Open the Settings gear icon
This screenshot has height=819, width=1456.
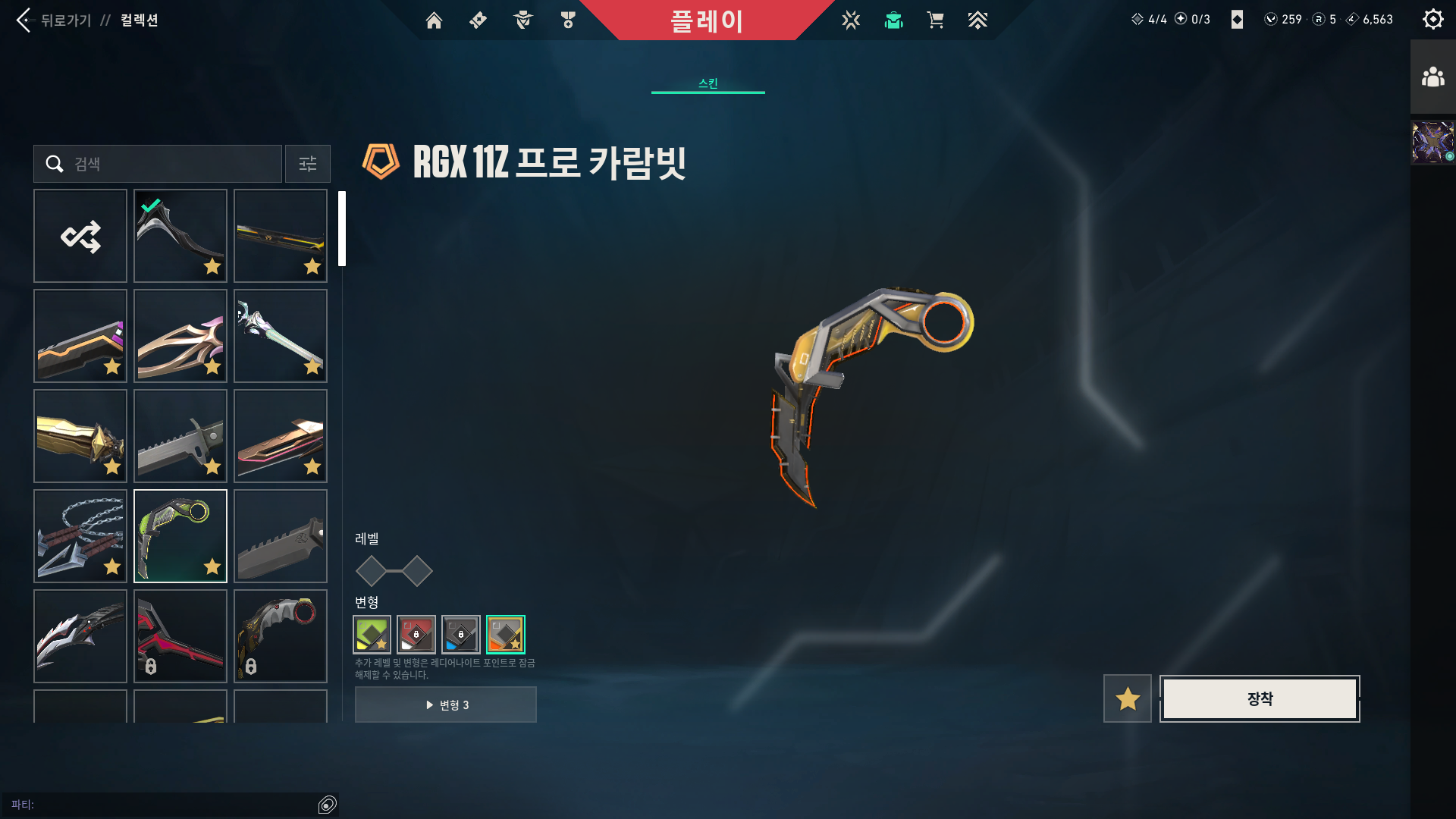point(1432,19)
